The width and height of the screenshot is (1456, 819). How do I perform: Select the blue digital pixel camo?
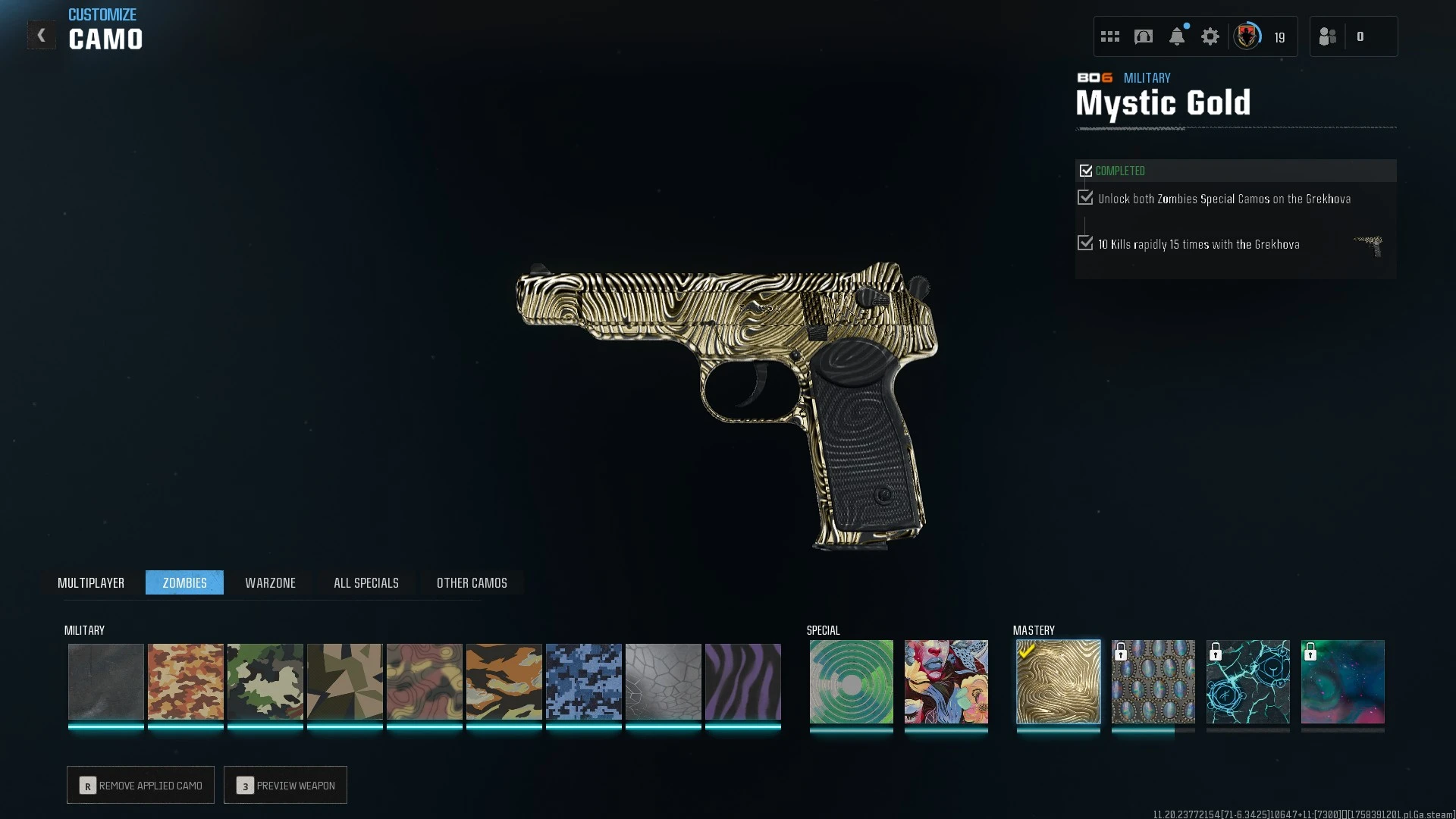(584, 681)
